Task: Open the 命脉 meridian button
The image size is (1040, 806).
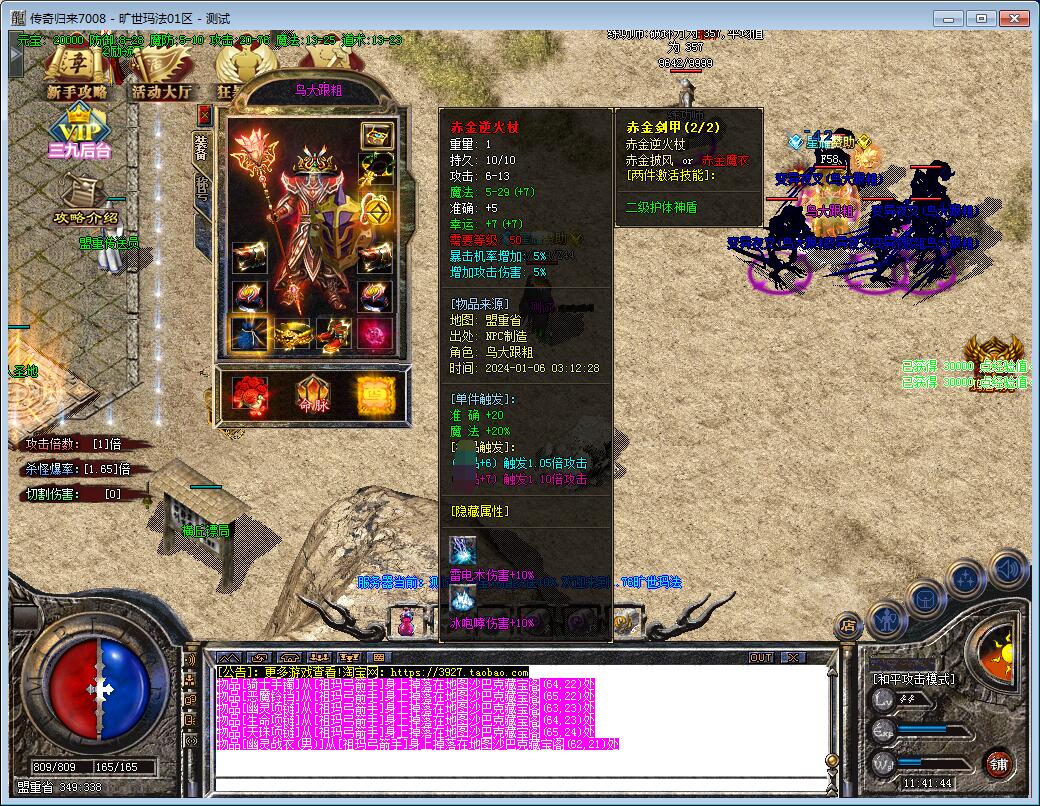Action: 312,394
